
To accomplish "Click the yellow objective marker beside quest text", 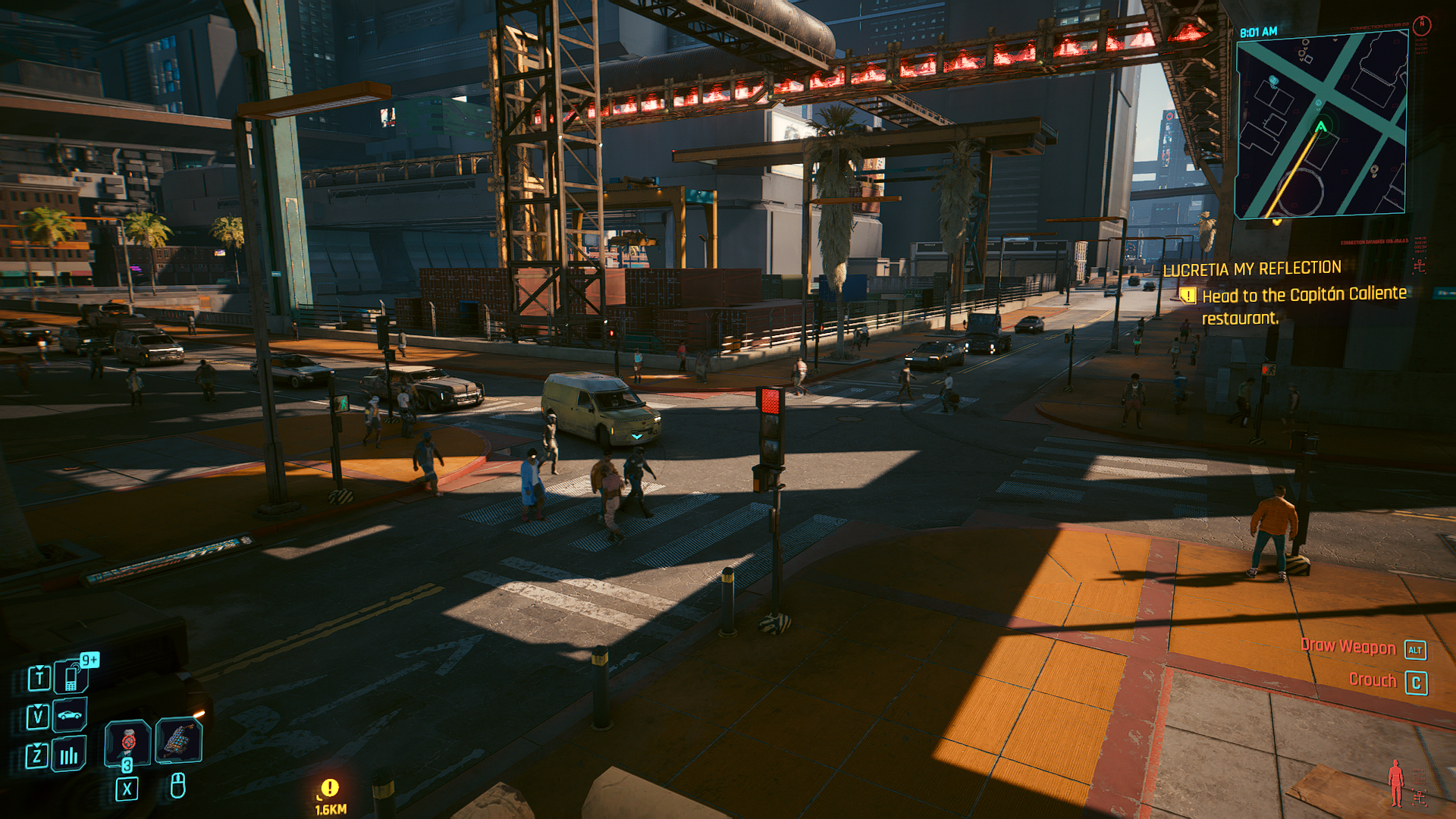I will click(1188, 296).
